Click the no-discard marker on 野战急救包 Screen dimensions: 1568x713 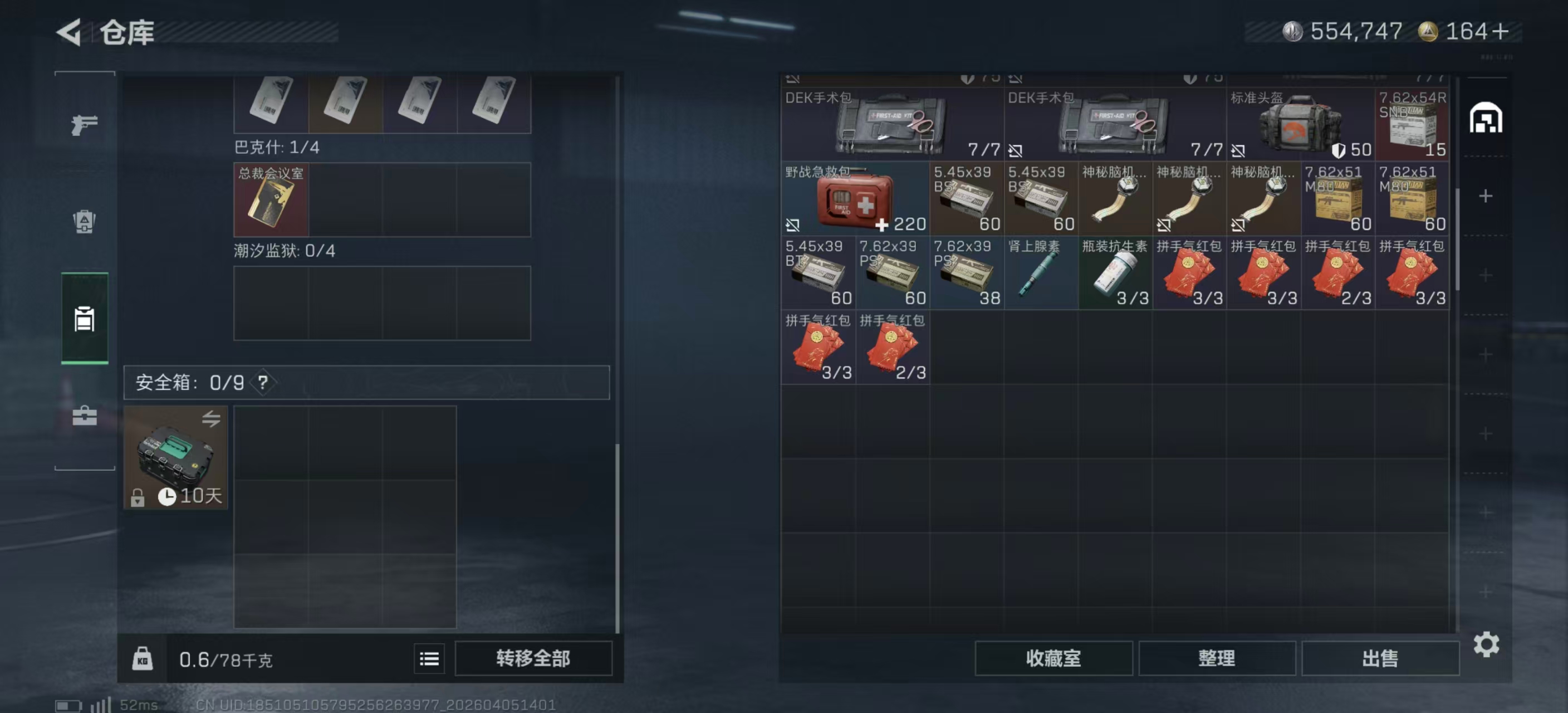tap(792, 226)
